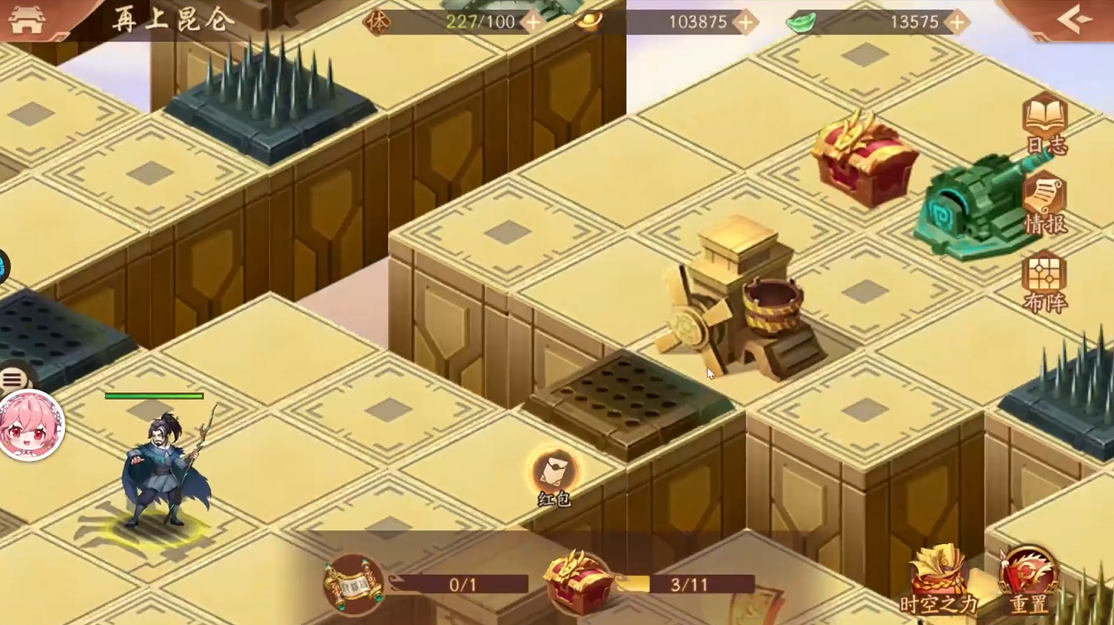Click the 重置 reset button
This screenshot has width=1114, height=625.
(1028, 581)
